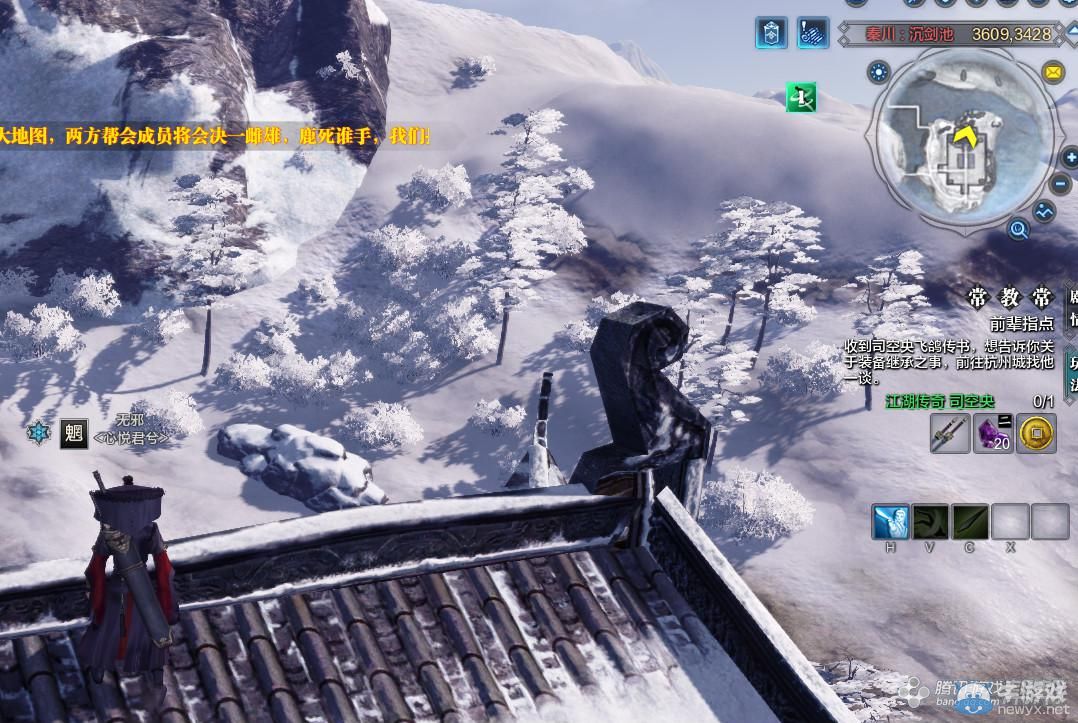This screenshot has height=723, width=1078.
Task: Click the minimap's plus zoom button
Action: [x=1068, y=158]
